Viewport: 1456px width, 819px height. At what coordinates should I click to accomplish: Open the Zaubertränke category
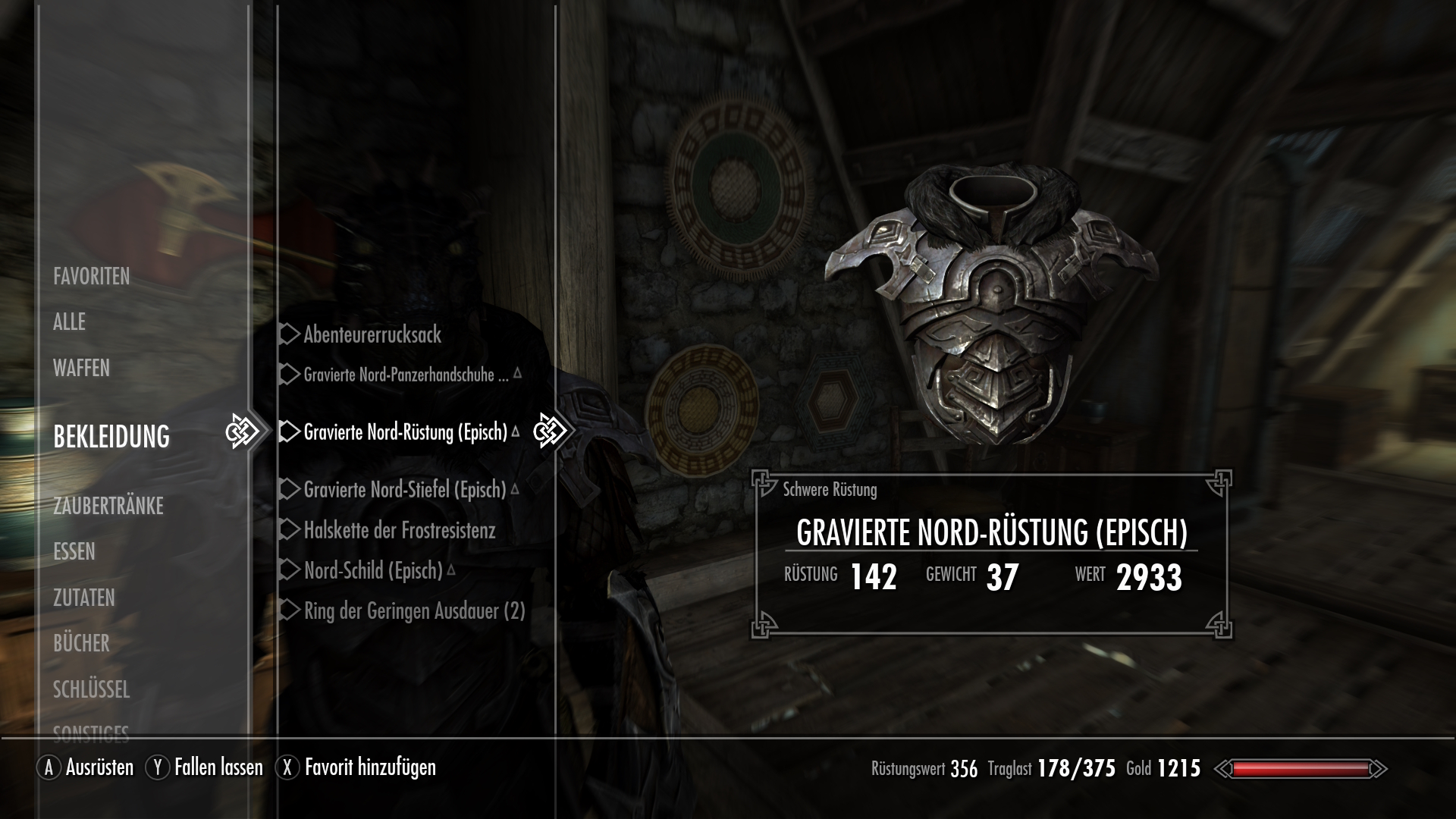[108, 506]
